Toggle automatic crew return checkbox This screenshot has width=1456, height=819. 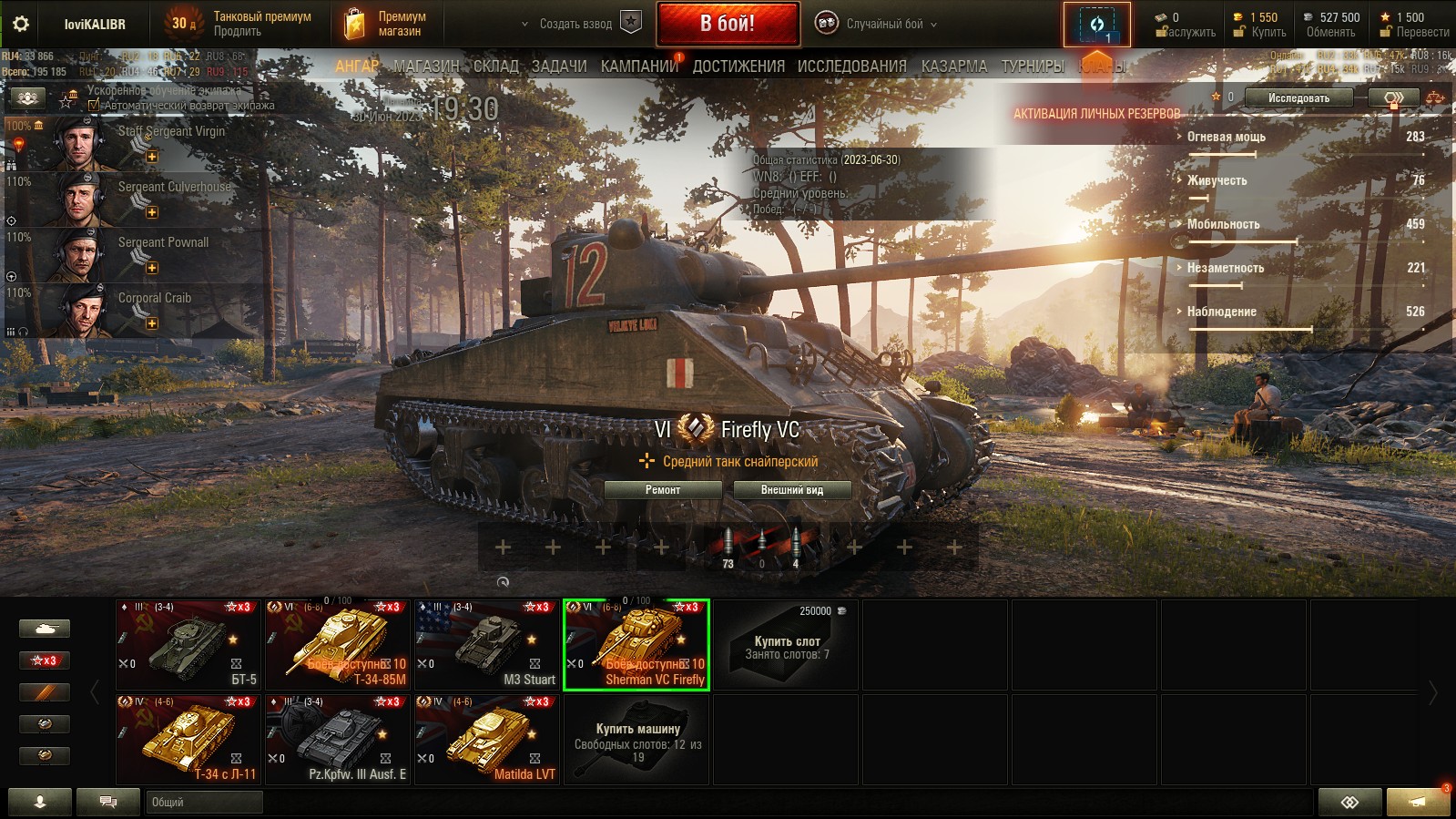[x=94, y=106]
